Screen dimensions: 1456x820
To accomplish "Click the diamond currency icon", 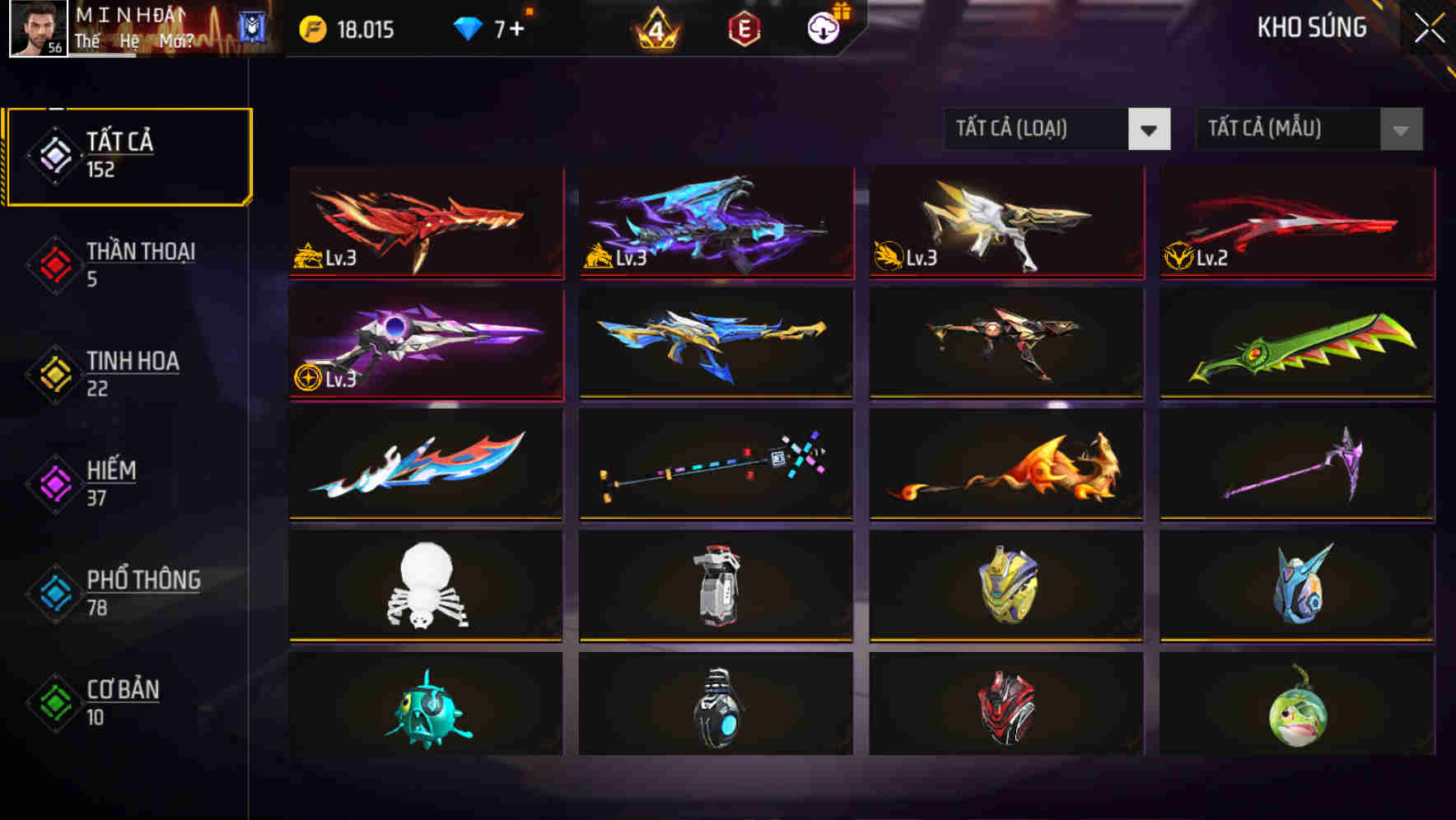I will [467, 27].
